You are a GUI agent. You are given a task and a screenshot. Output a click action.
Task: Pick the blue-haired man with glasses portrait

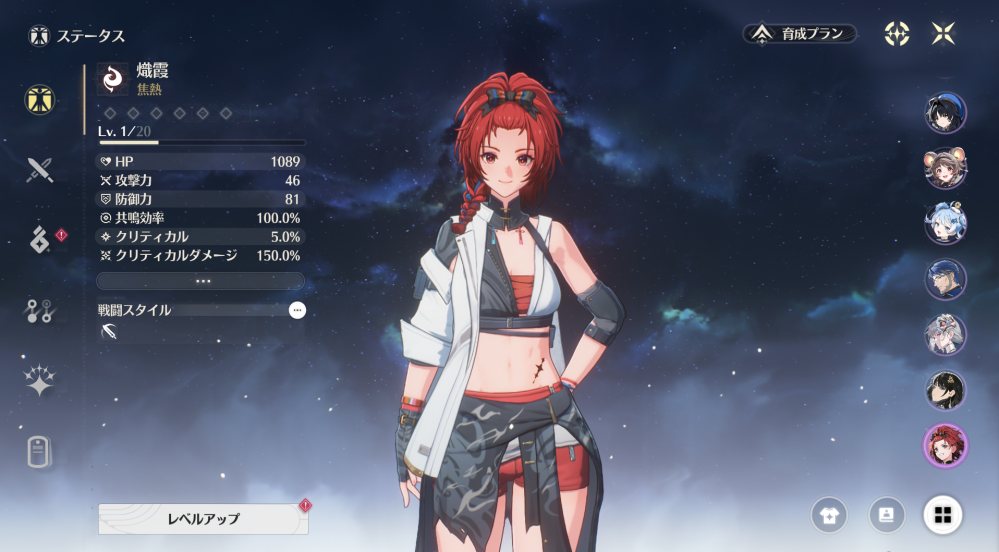click(x=945, y=280)
